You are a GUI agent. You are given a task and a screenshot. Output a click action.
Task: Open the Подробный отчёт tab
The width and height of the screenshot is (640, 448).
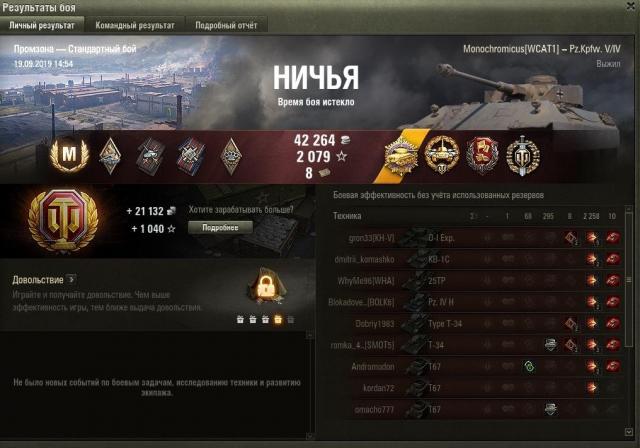(x=225, y=24)
